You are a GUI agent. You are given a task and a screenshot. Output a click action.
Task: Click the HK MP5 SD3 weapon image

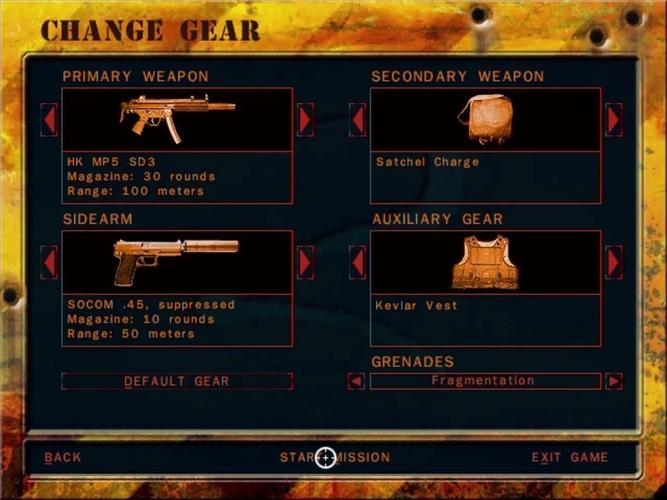177,119
